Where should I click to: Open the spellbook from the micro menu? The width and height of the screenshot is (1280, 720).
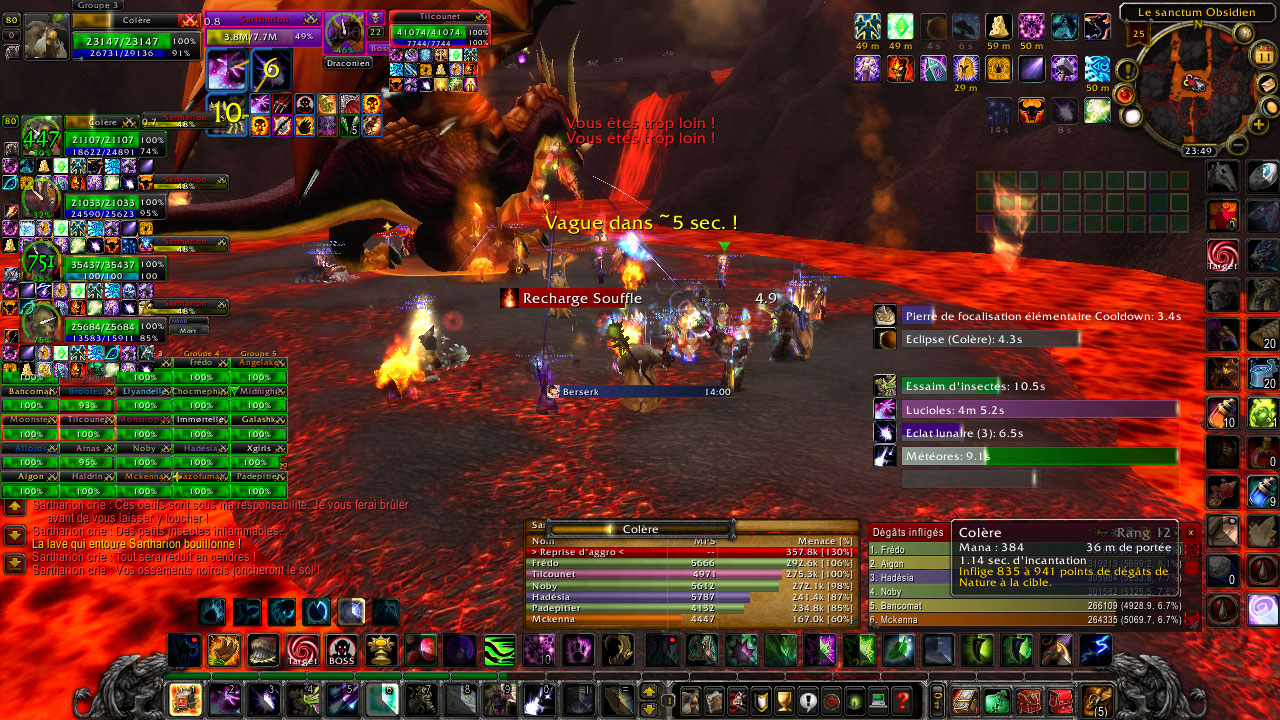pyautogui.click(x=714, y=698)
